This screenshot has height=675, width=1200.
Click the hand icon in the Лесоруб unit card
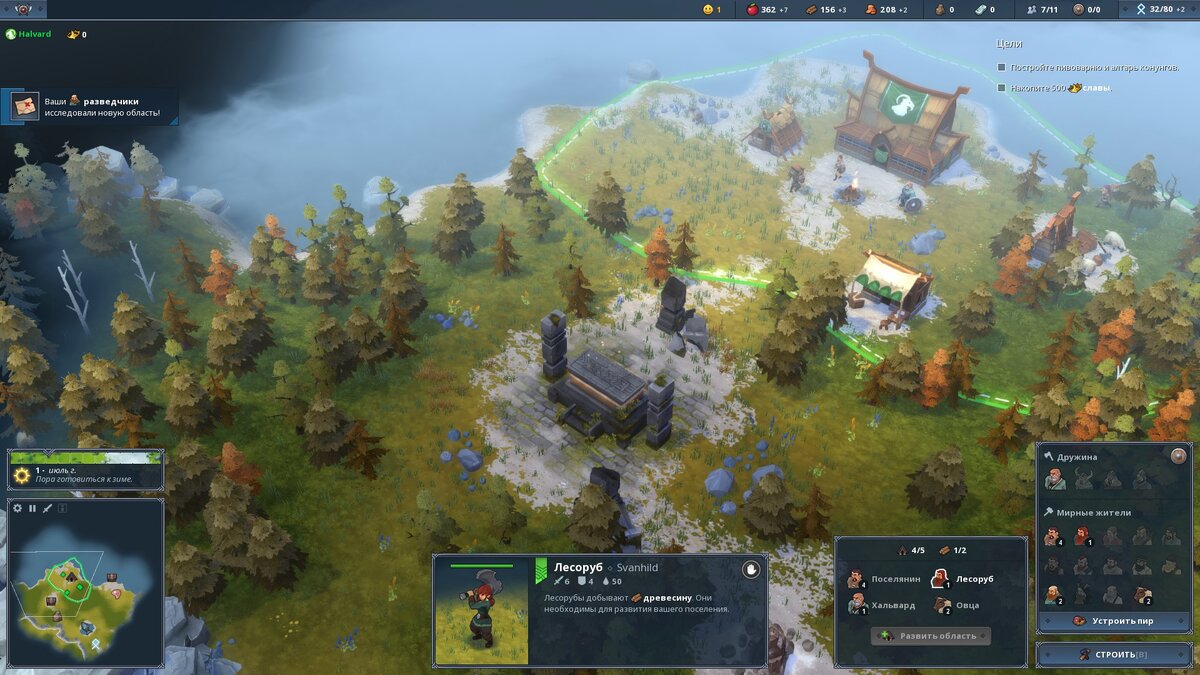751,569
